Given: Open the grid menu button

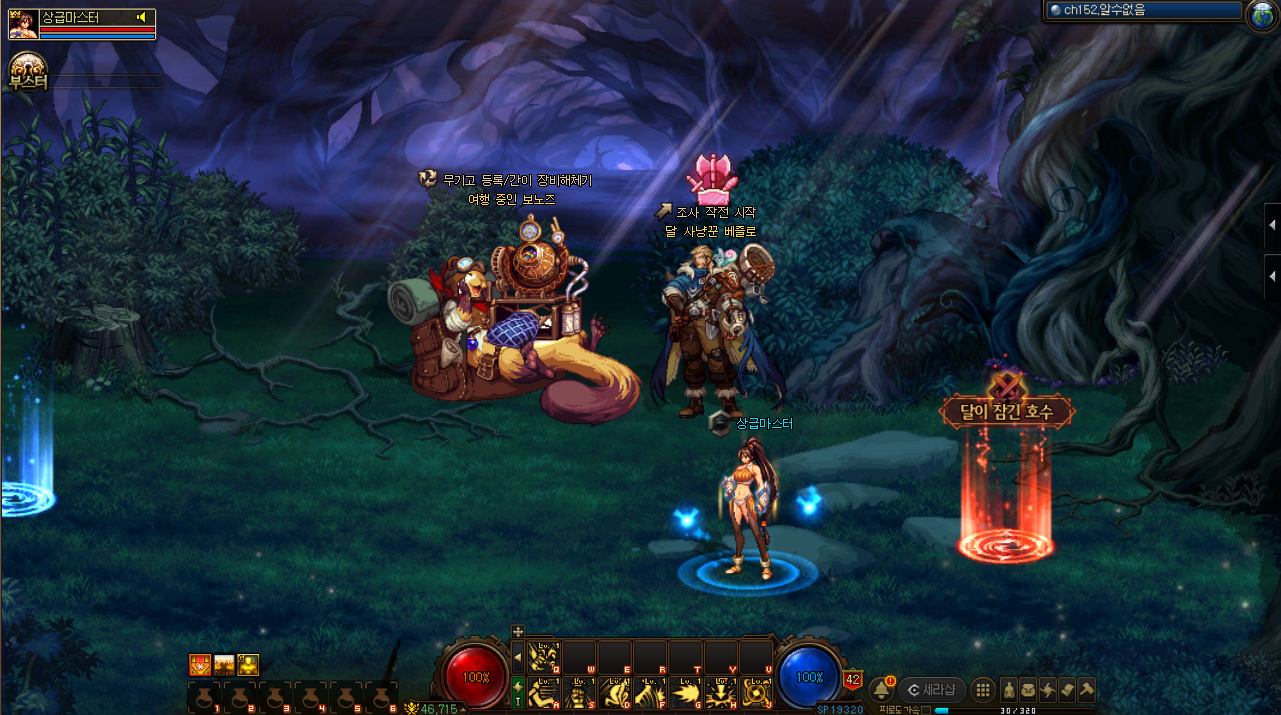Looking at the screenshot, I should pos(983,690).
